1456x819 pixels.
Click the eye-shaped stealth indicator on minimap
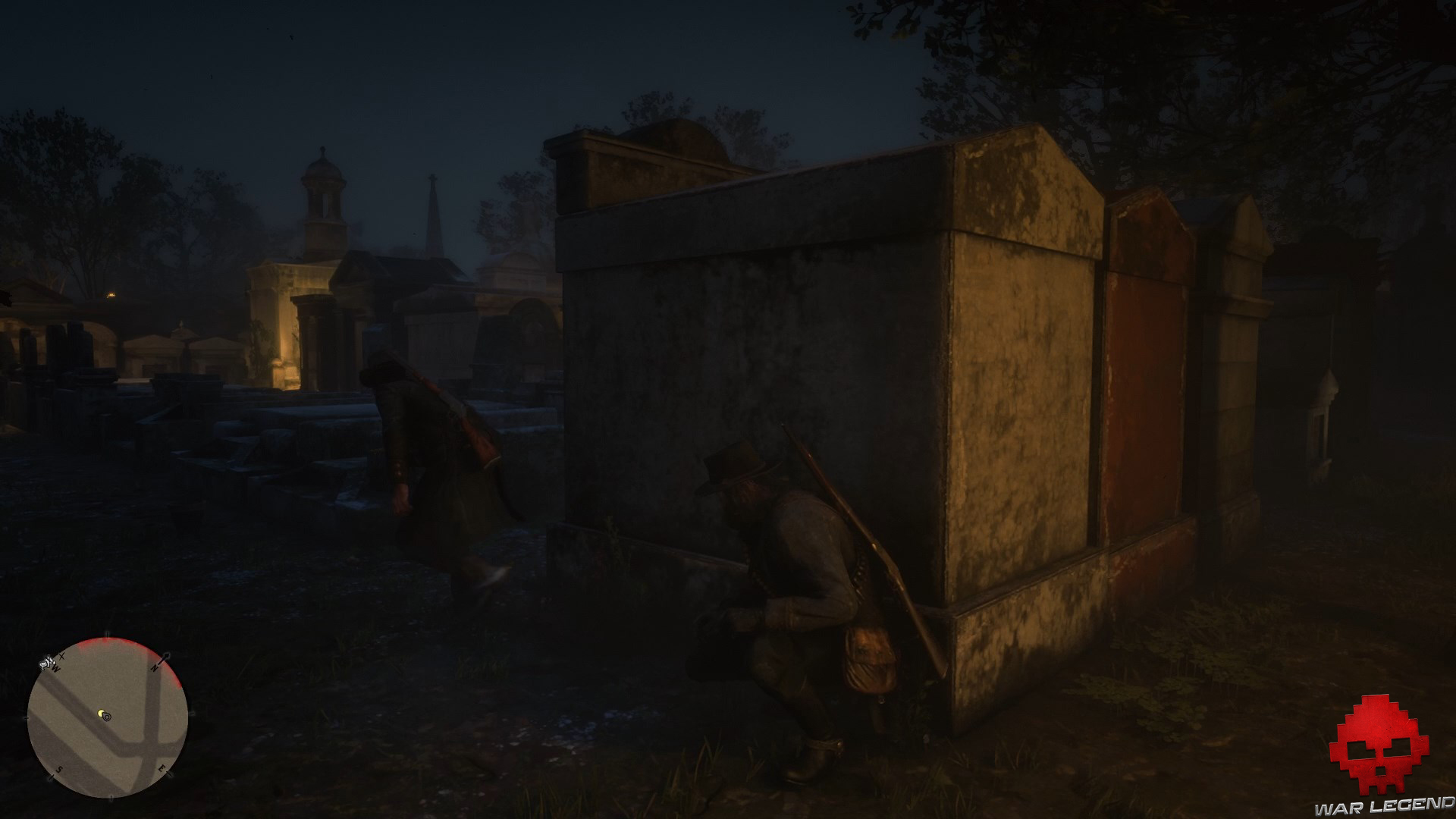pyautogui.click(x=108, y=717)
